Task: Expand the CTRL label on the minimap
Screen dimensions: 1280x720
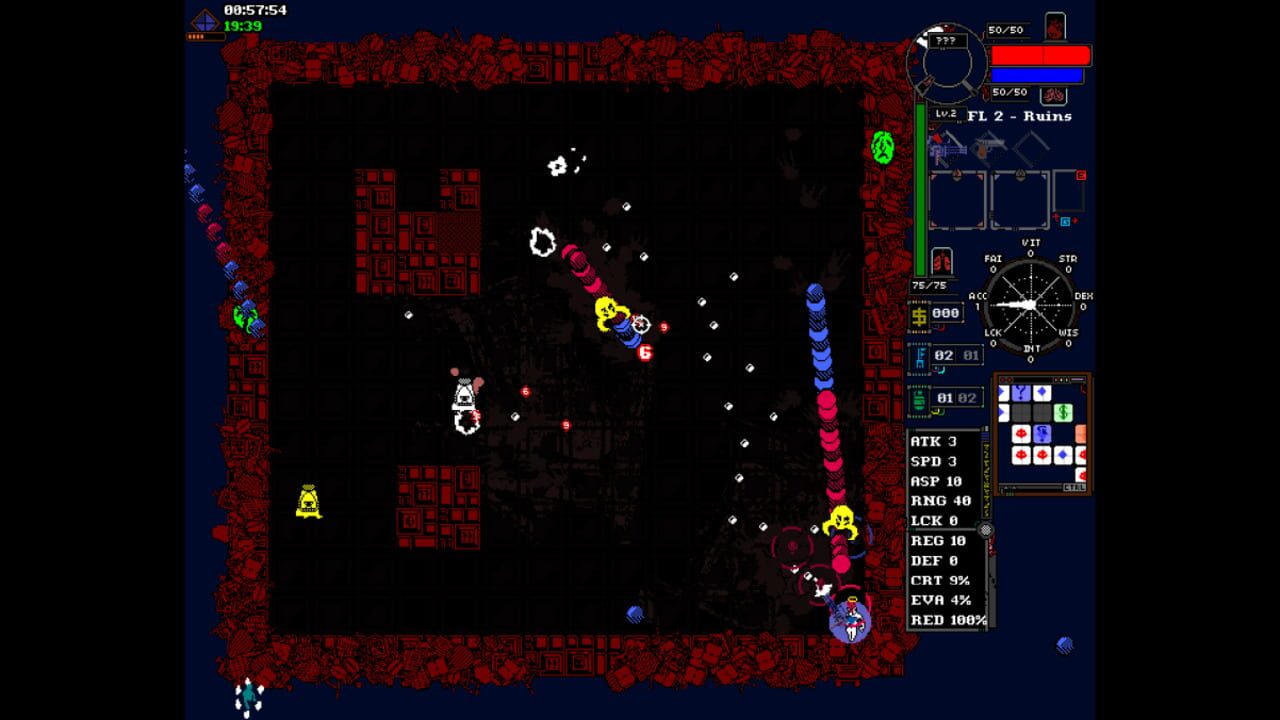Action: pos(1075,486)
